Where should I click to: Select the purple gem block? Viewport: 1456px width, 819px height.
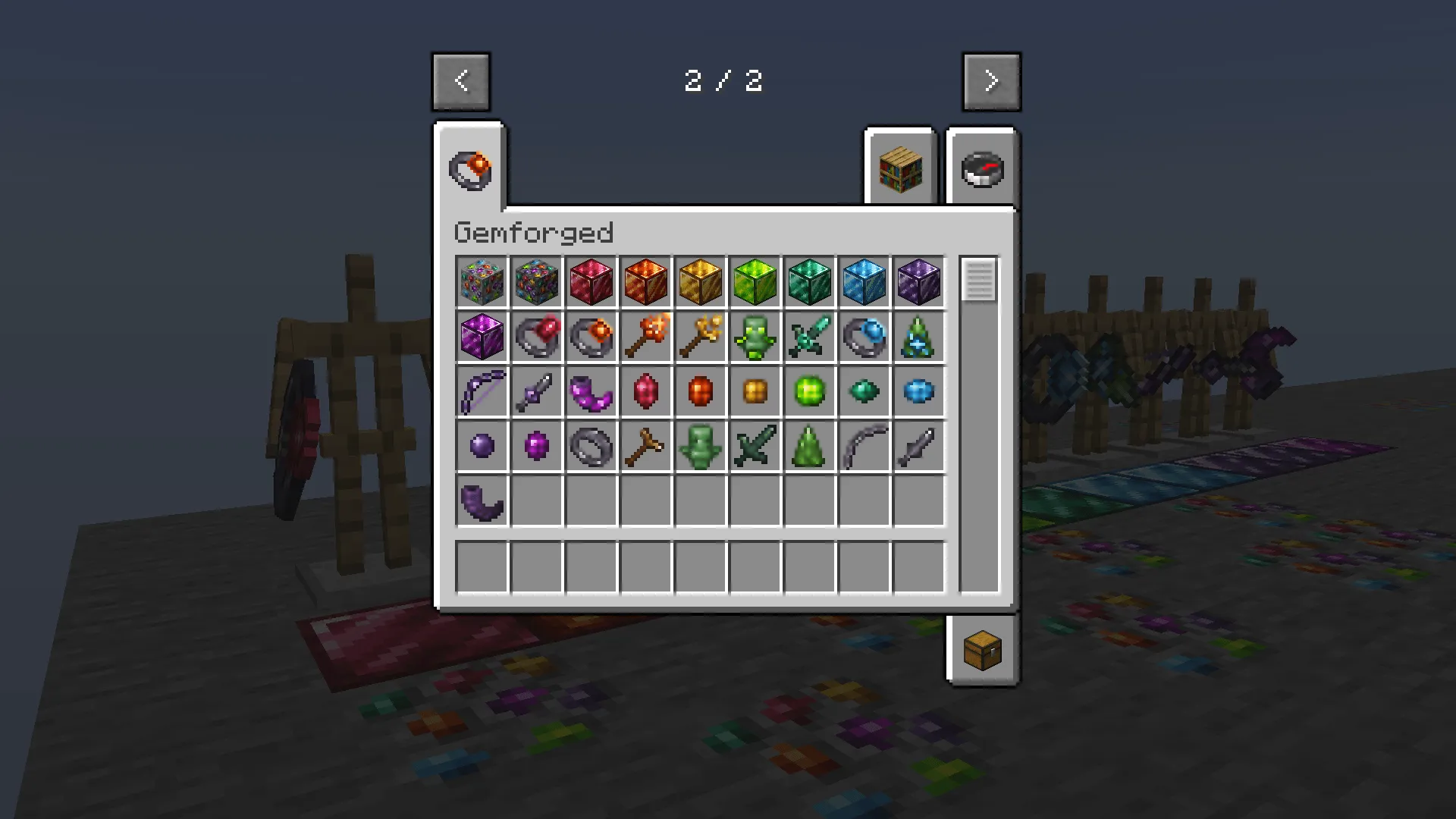(482, 337)
